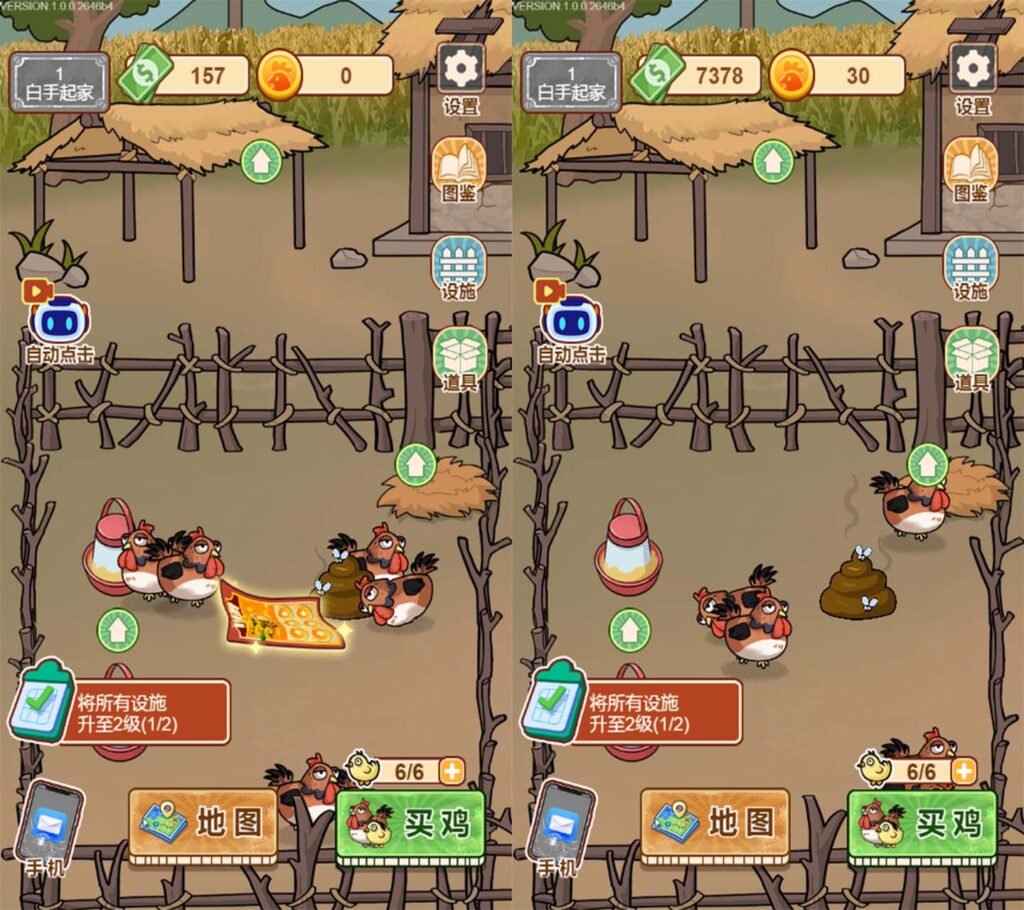Tap 买鸡 buy chicken in the 157-cash screen
The image size is (1024, 910).
[x=410, y=825]
